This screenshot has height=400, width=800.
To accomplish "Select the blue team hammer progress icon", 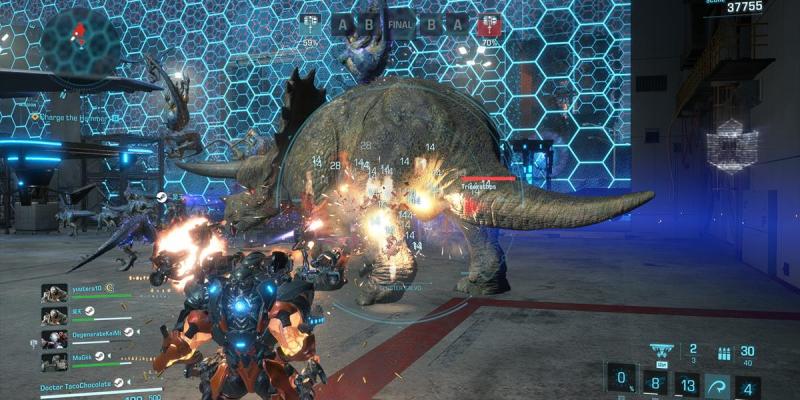I will 311,24.
